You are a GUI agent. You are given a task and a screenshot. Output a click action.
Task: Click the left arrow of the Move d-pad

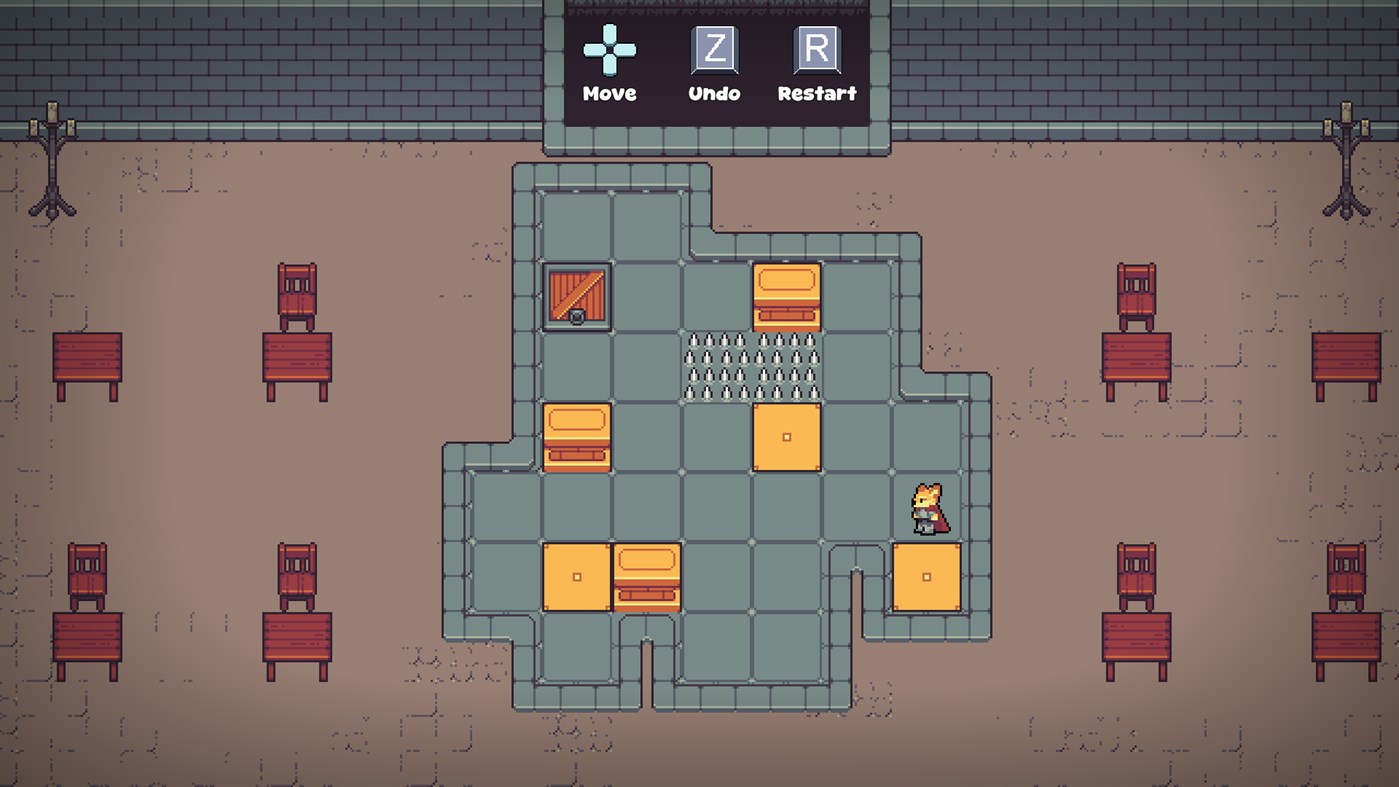(x=594, y=51)
